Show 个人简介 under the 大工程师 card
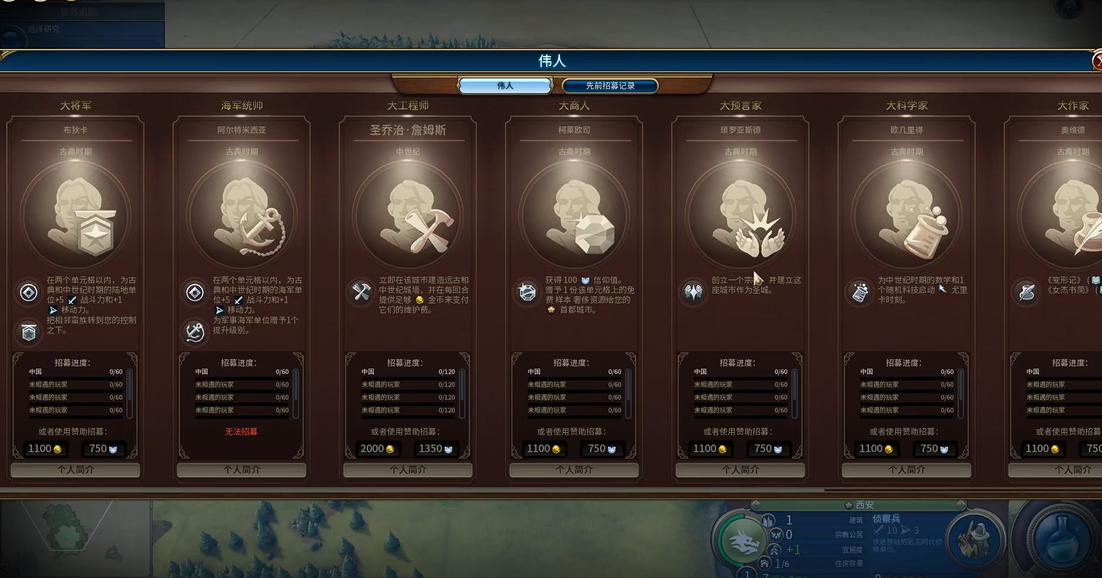1102x578 pixels. point(407,469)
